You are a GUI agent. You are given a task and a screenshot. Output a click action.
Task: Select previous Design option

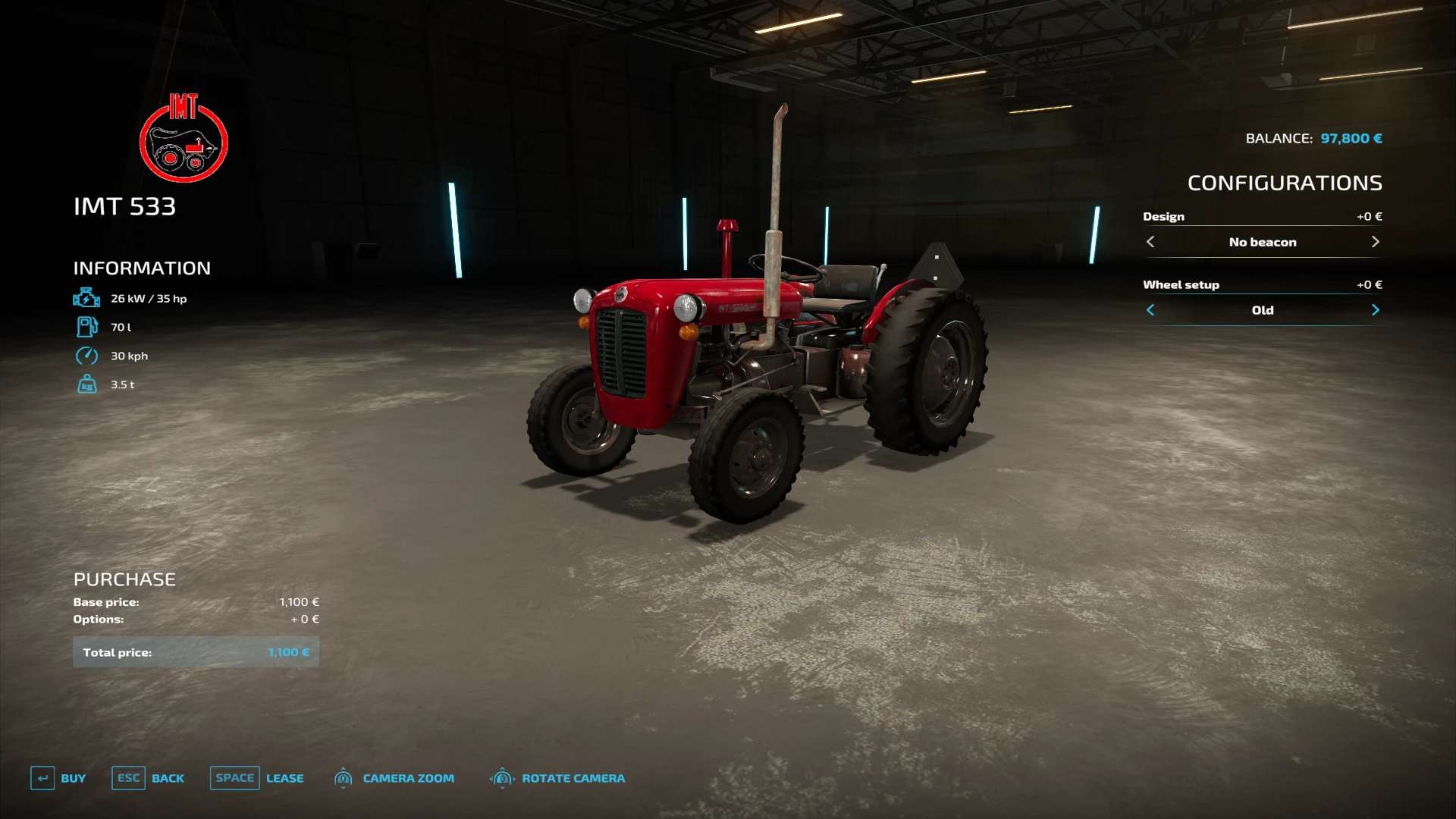1150,242
